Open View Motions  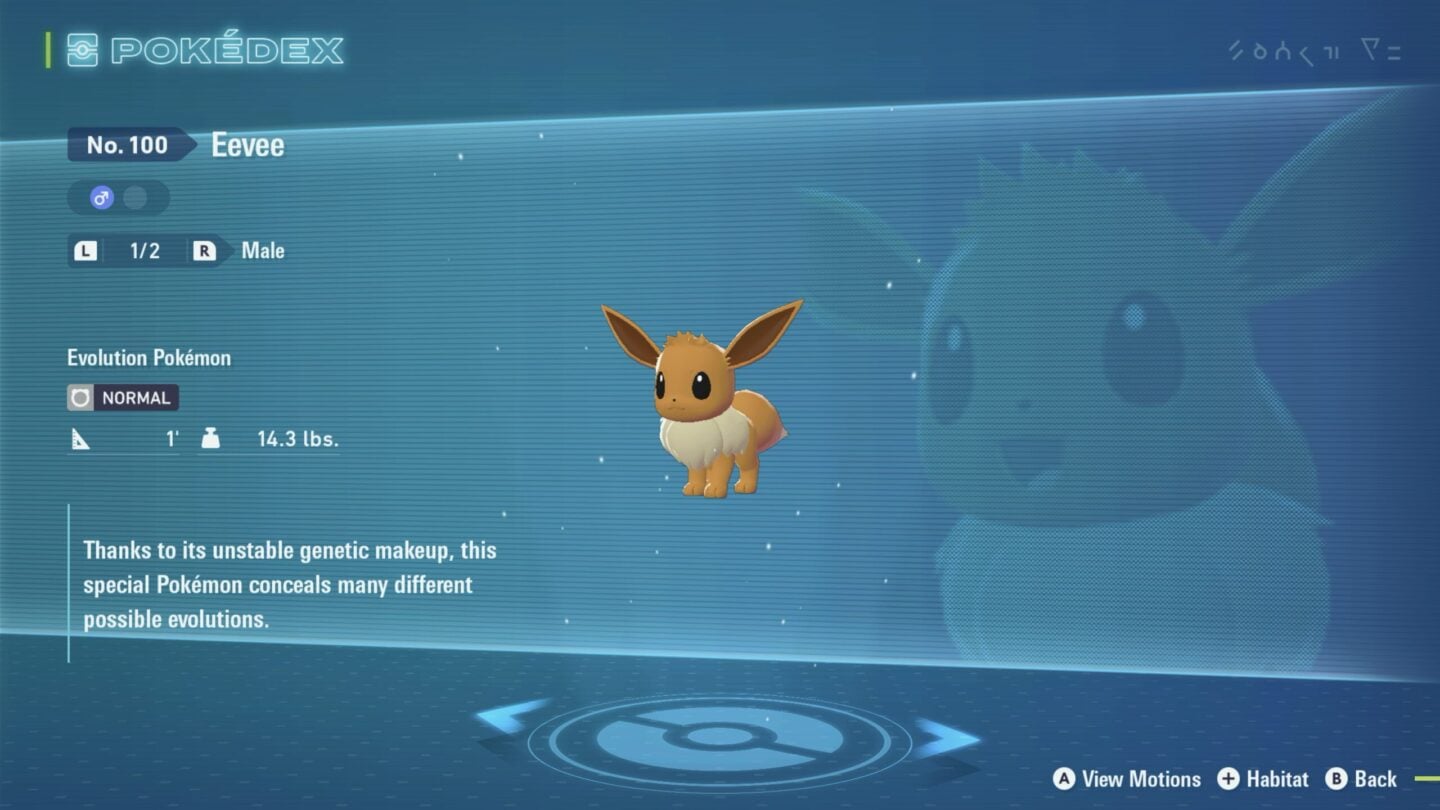coord(1130,779)
